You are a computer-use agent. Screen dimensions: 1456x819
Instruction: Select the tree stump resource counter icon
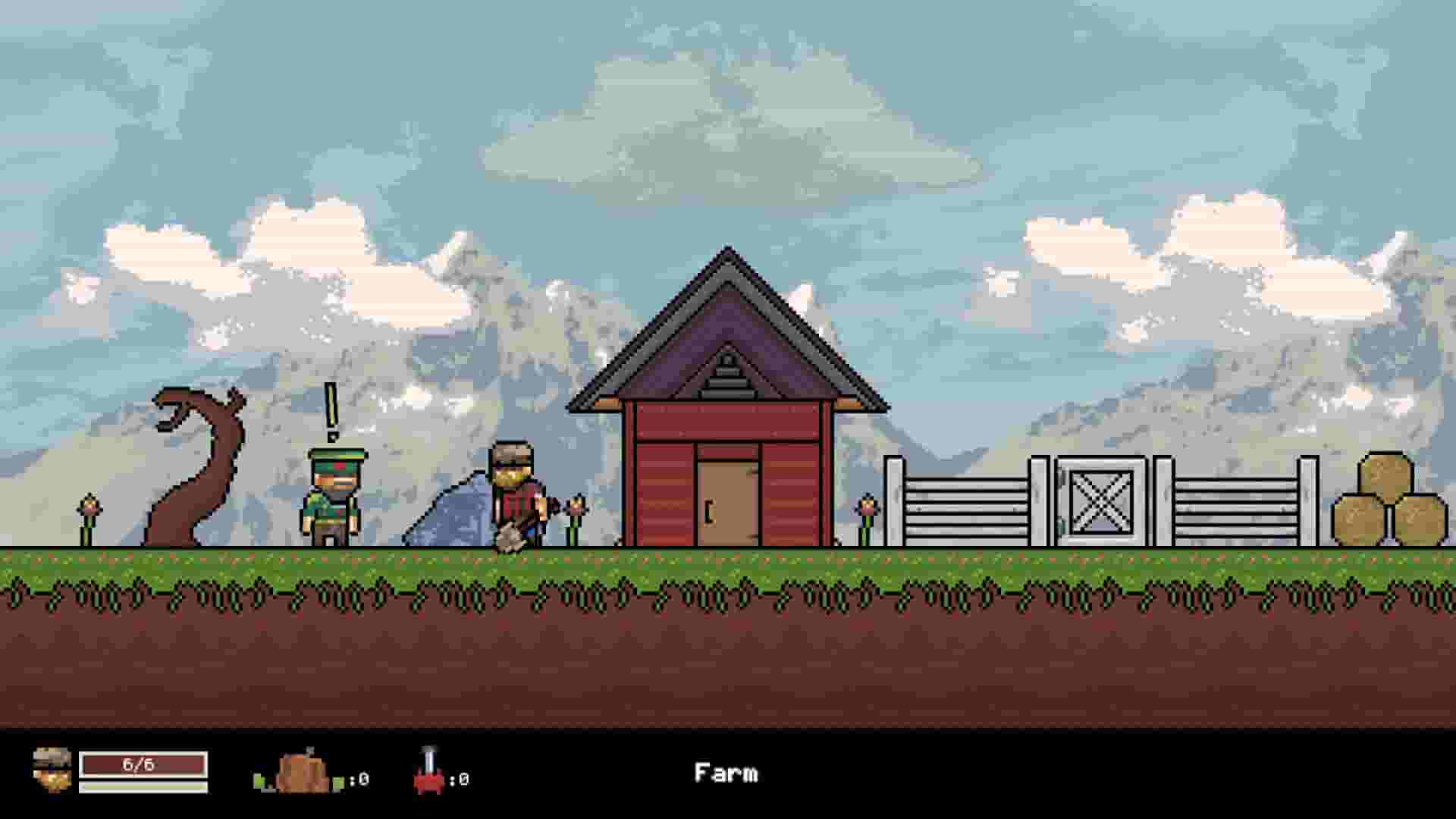point(303,773)
